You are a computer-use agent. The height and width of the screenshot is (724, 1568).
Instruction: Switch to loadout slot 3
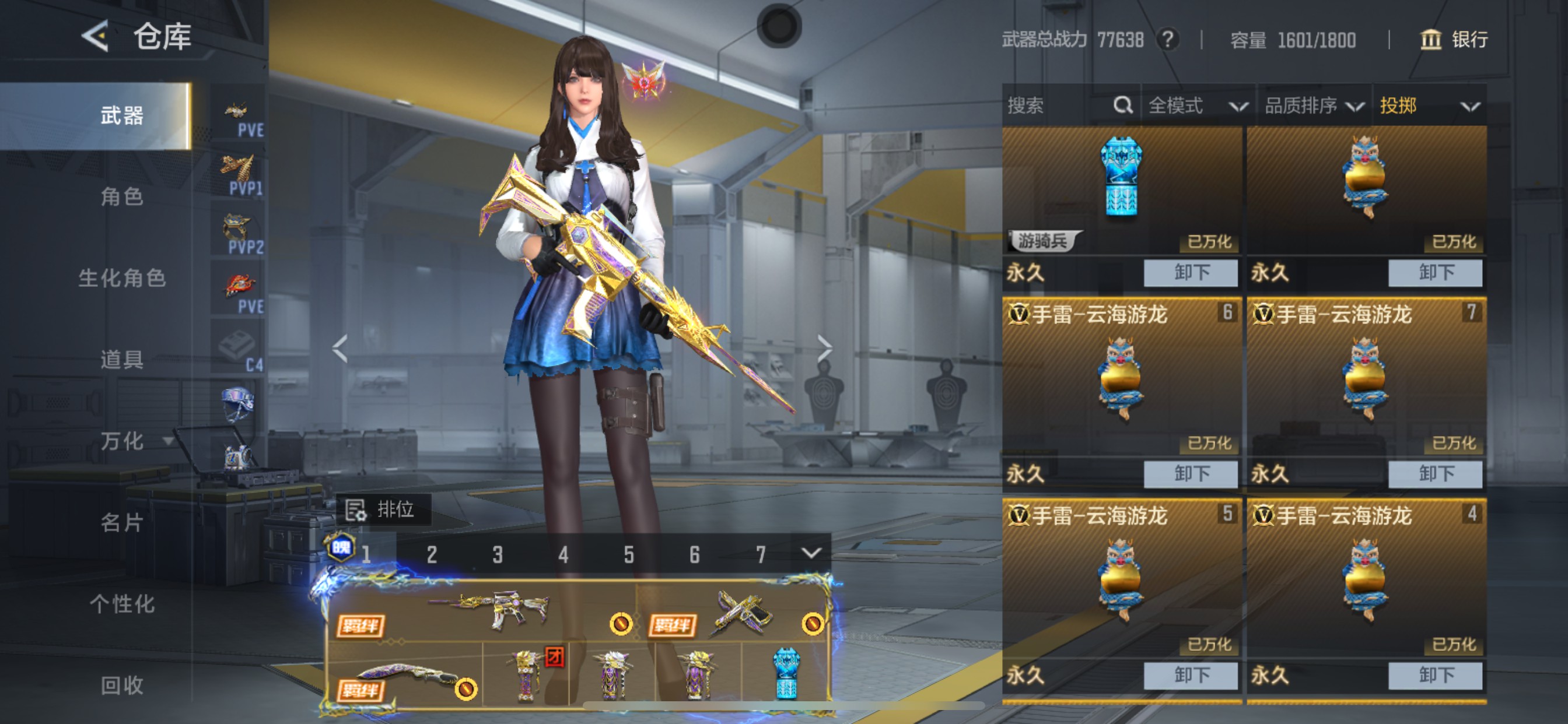(498, 554)
